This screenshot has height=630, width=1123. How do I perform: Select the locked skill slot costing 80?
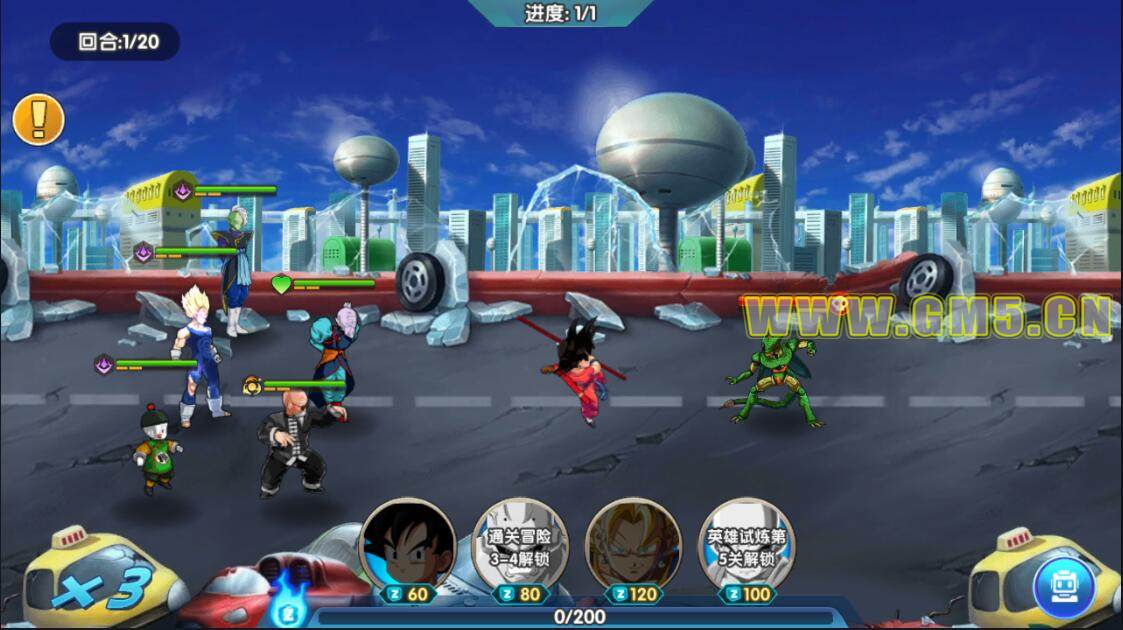click(520, 546)
